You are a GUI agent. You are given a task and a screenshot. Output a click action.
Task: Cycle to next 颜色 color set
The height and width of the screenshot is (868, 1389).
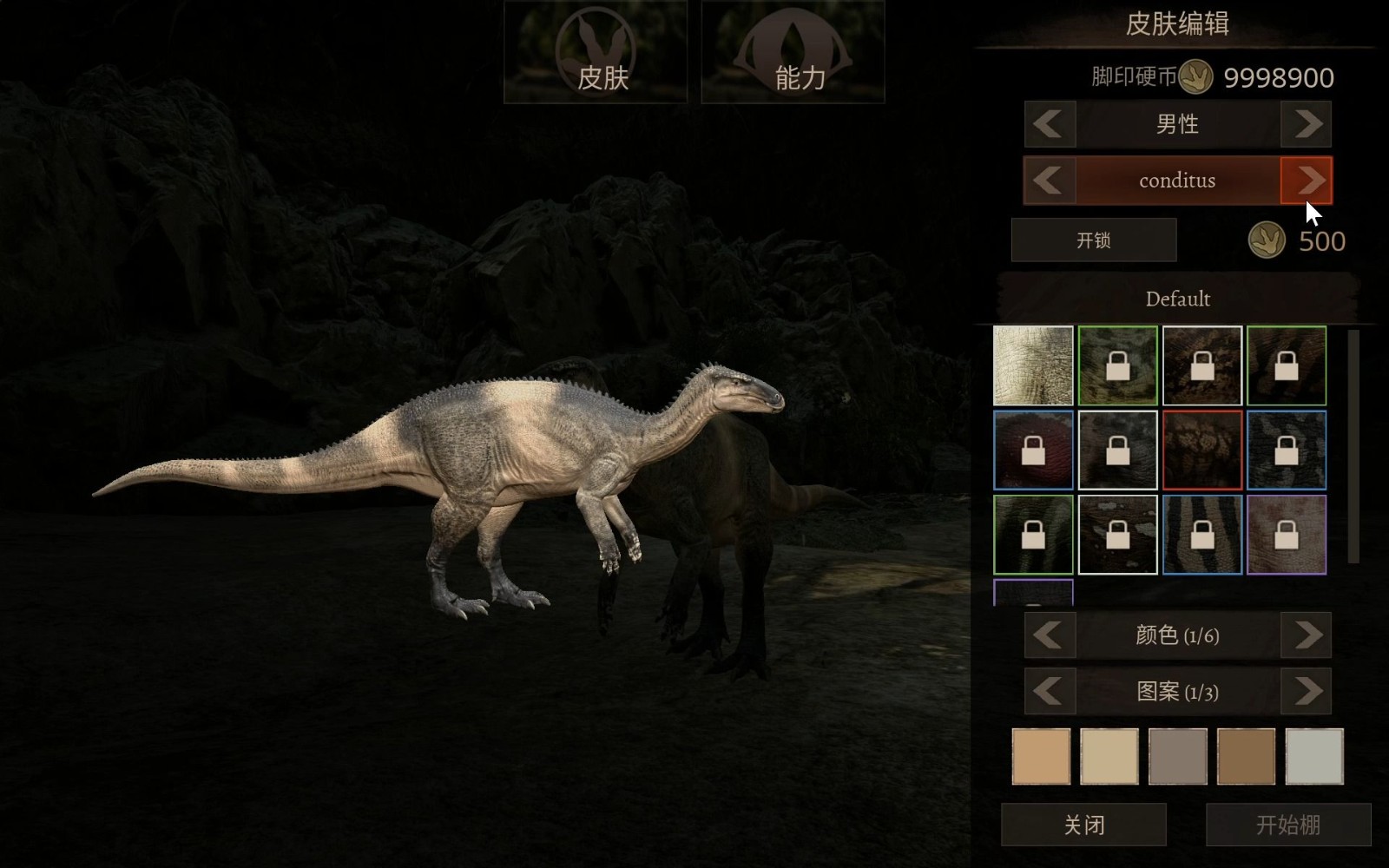click(x=1307, y=635)
